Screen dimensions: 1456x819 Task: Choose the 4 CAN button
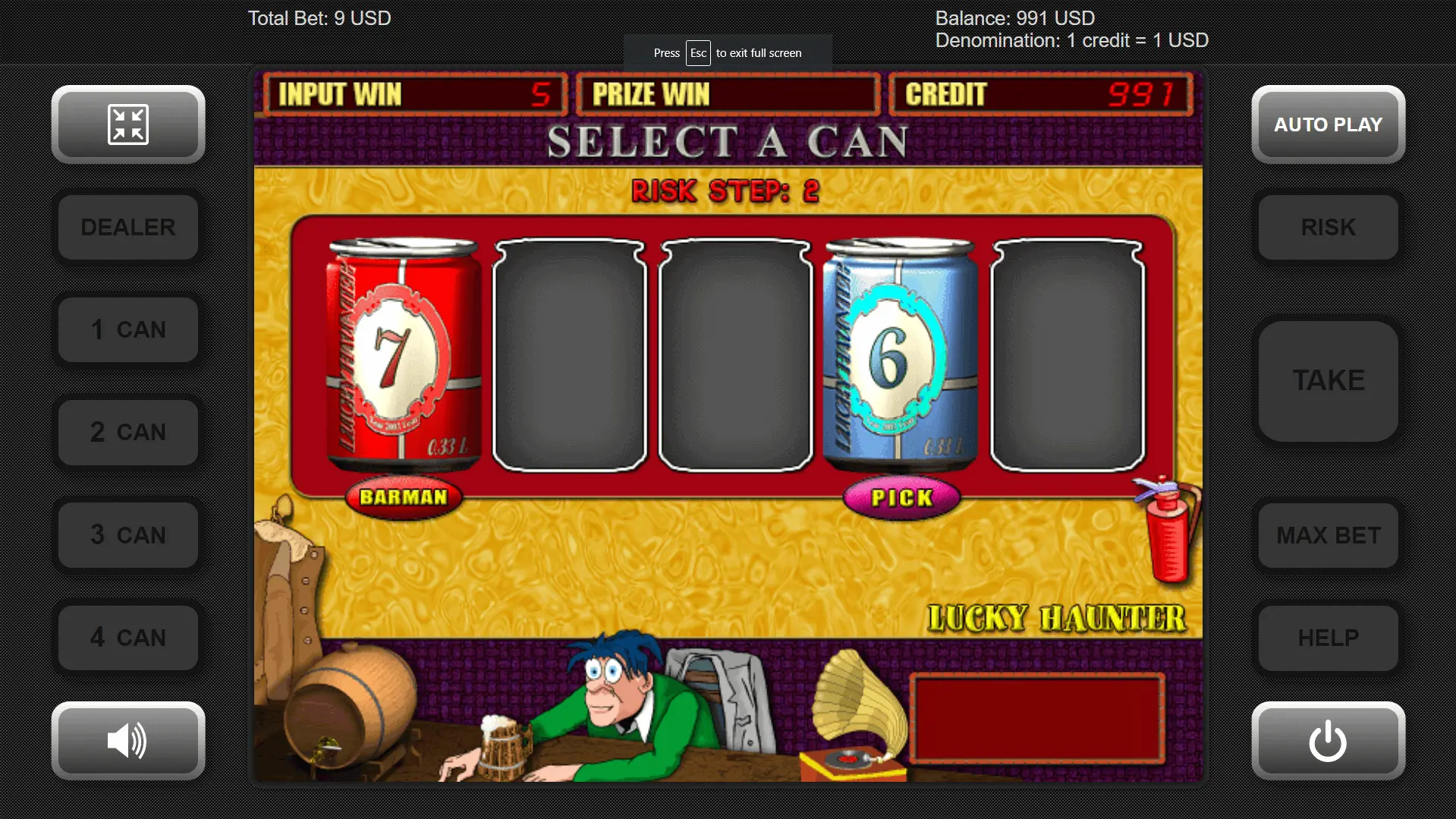pyautogui.click(x=128, y=637)
